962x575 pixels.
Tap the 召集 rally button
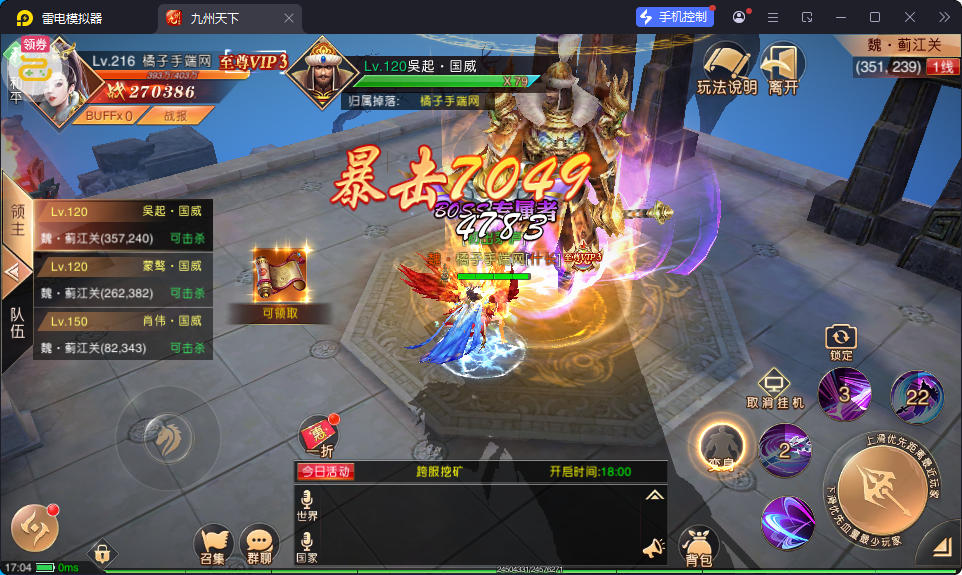tap(212, 546)
